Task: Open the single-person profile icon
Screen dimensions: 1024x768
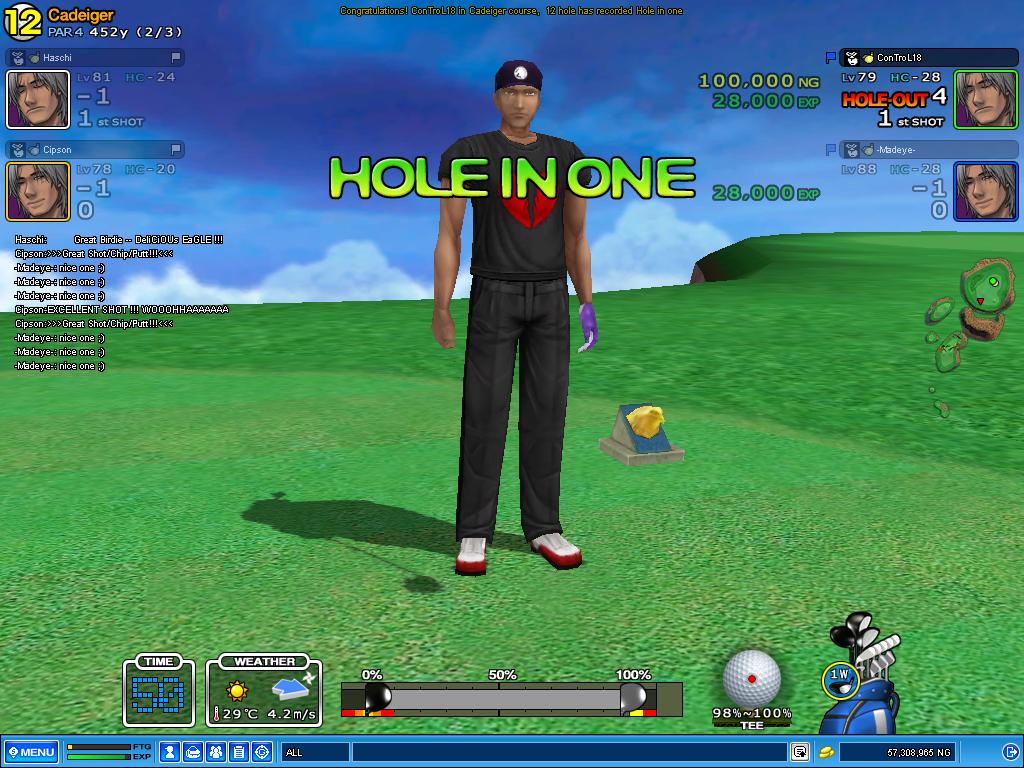Action: tap(171, 752)
